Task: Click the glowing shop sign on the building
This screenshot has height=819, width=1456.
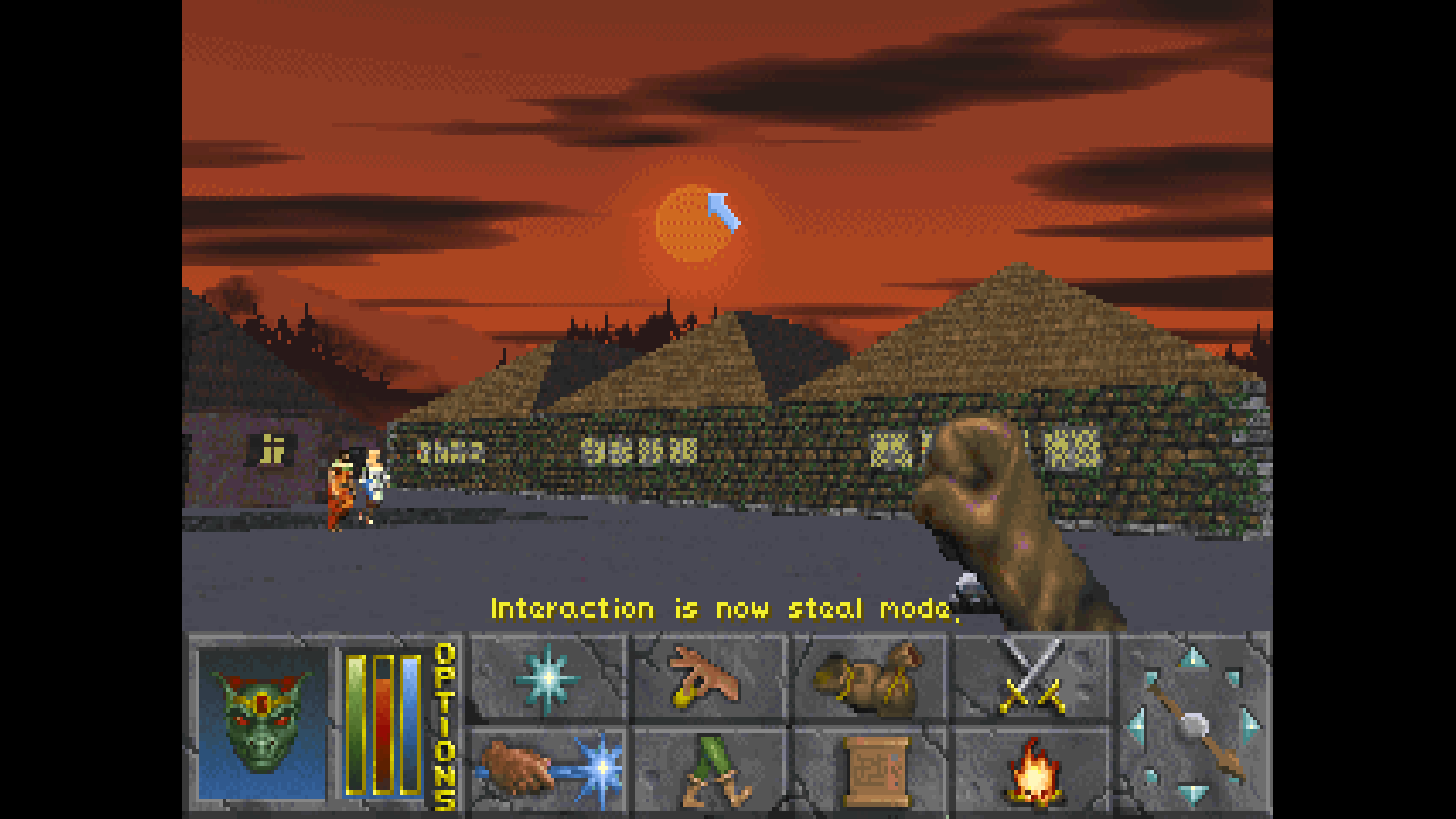Action: (273, 450)
